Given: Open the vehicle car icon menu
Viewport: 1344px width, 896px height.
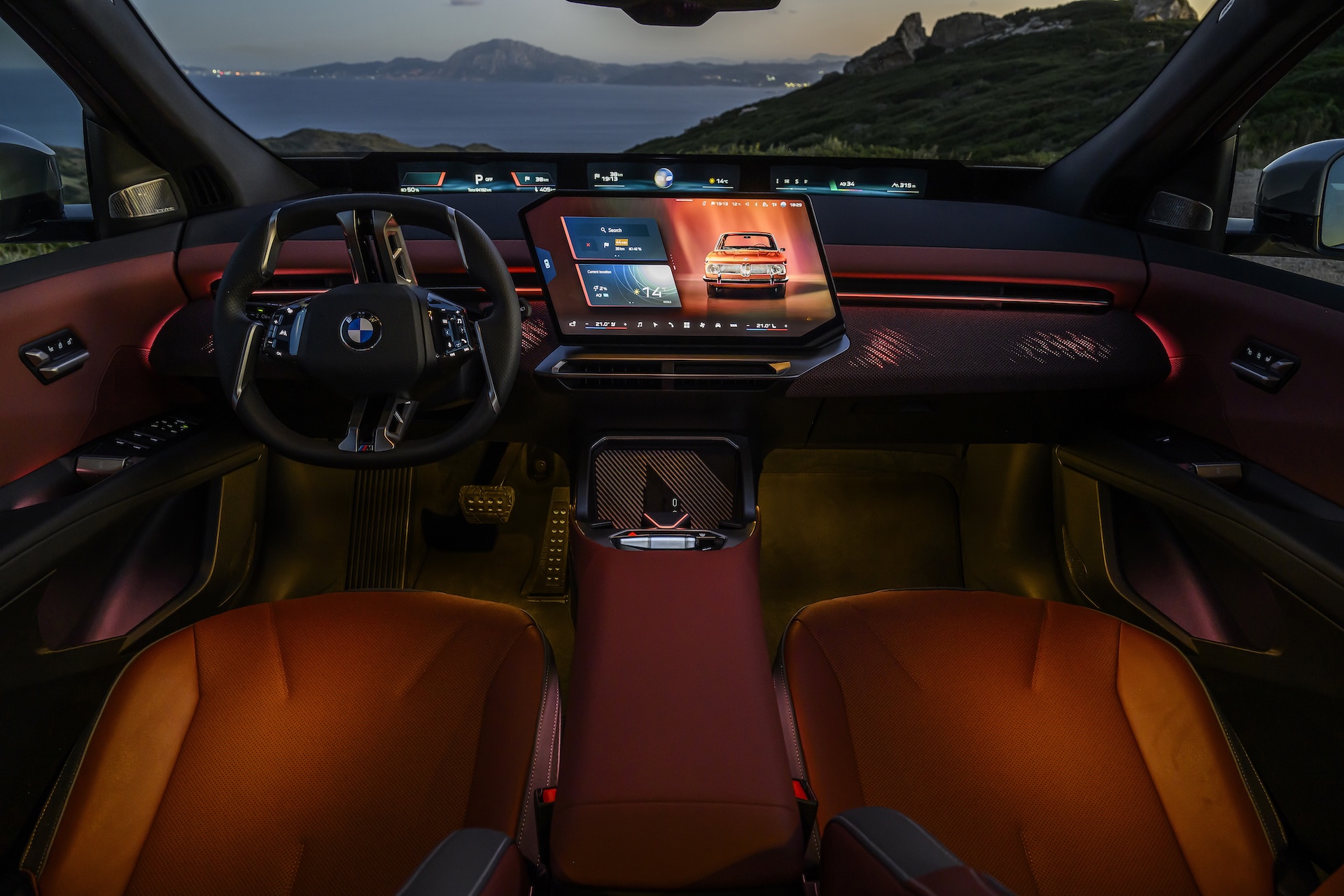Looking at the screenshot, I should click(x=718, y=325).
